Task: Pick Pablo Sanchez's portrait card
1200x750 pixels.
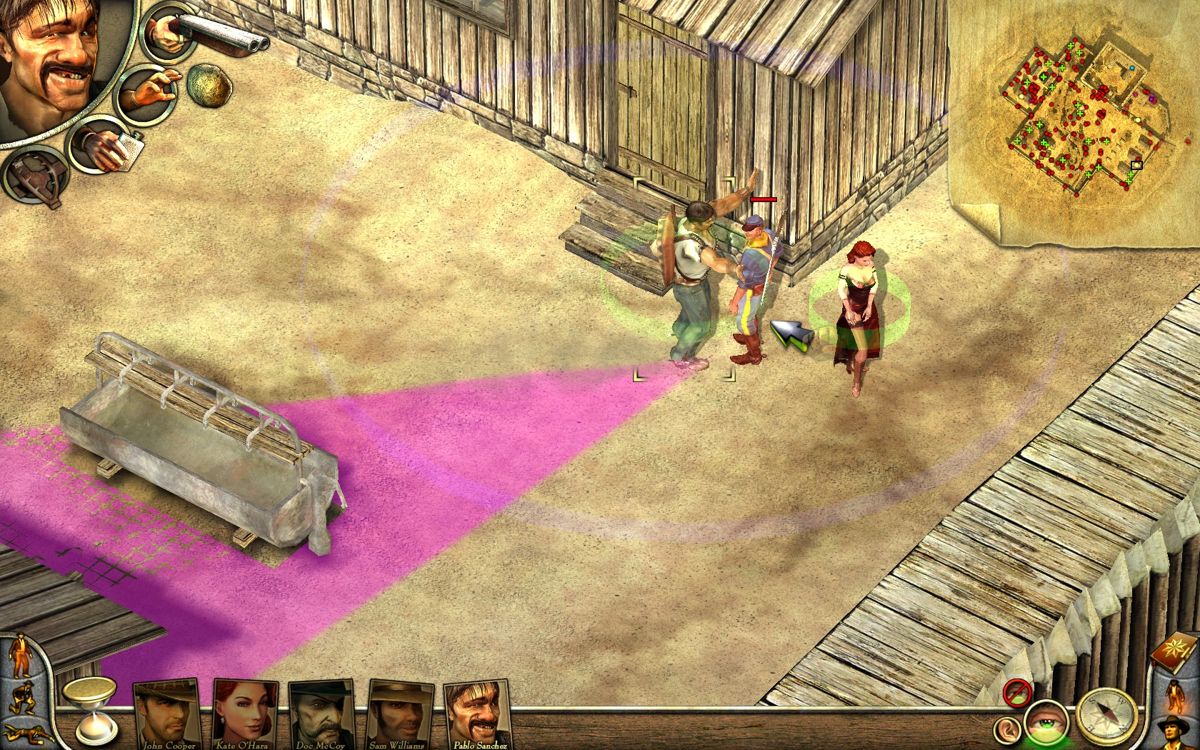Action: pos(477,714)
